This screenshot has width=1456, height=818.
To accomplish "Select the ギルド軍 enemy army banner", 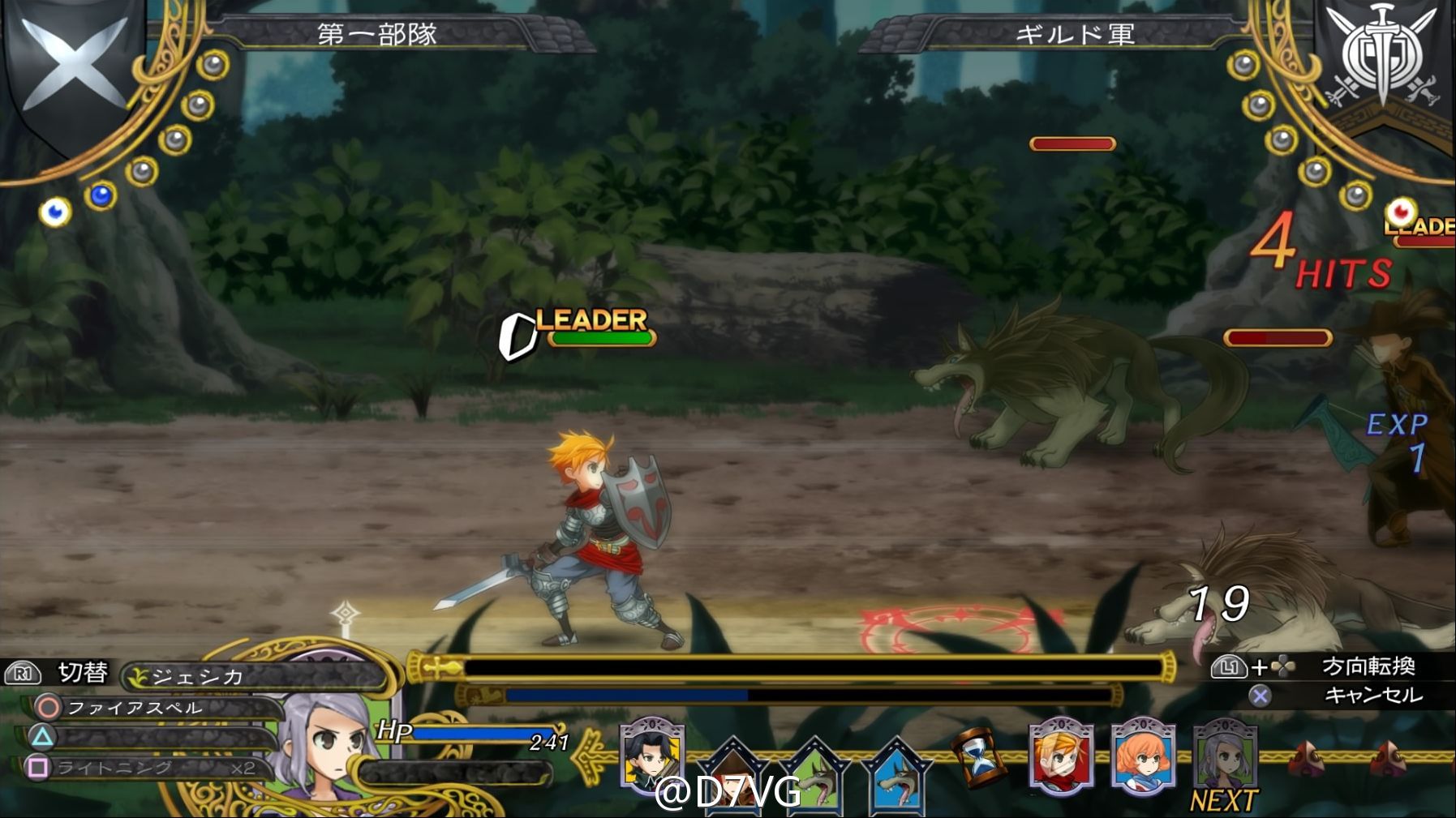I will (x=1073, y=35).
